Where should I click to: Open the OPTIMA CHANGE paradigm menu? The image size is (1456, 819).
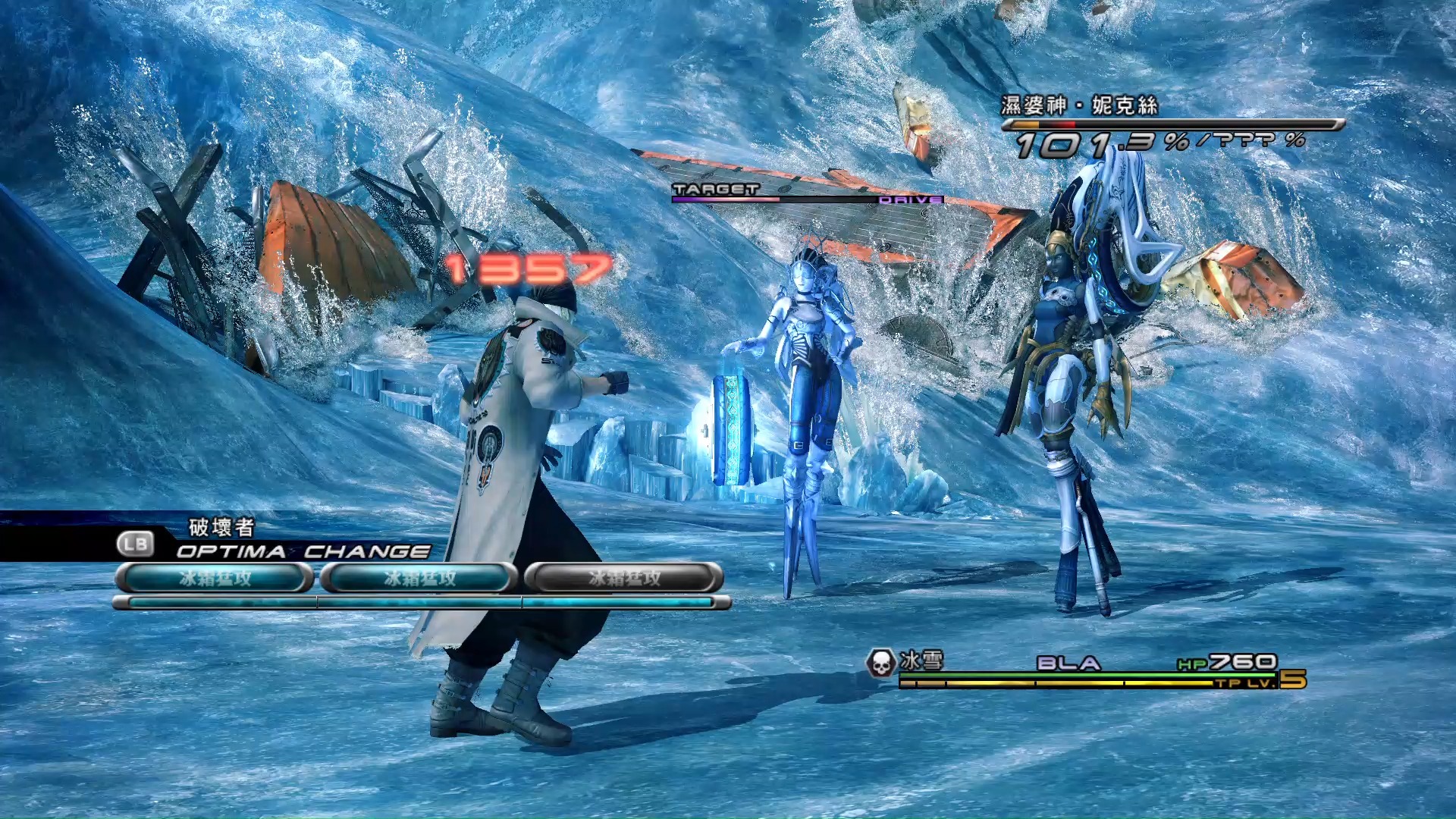[x=302, y=551]
